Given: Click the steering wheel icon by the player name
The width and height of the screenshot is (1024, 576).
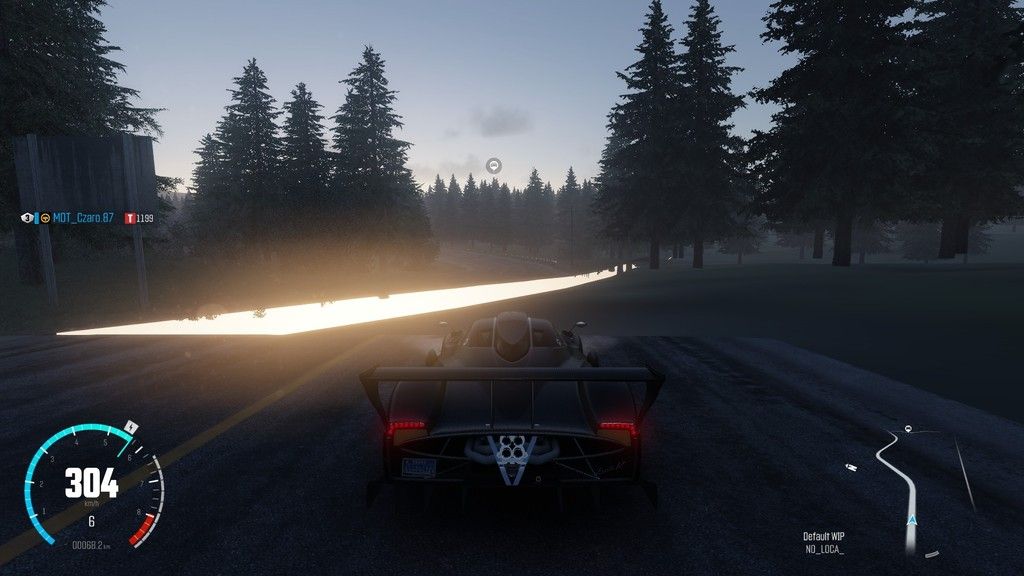Looking at the screenshot, I should click(45, 217).
